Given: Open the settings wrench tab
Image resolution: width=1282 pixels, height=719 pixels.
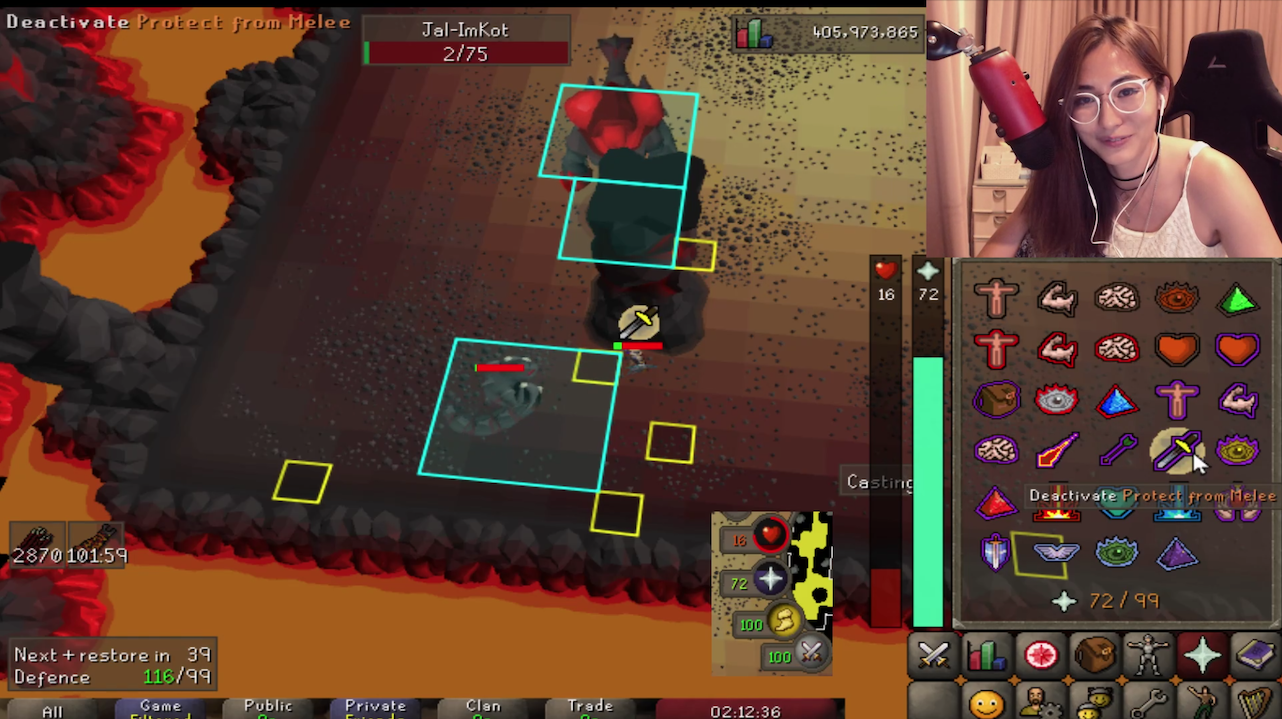Looking at the screenshot, I should click(1148, 702).
